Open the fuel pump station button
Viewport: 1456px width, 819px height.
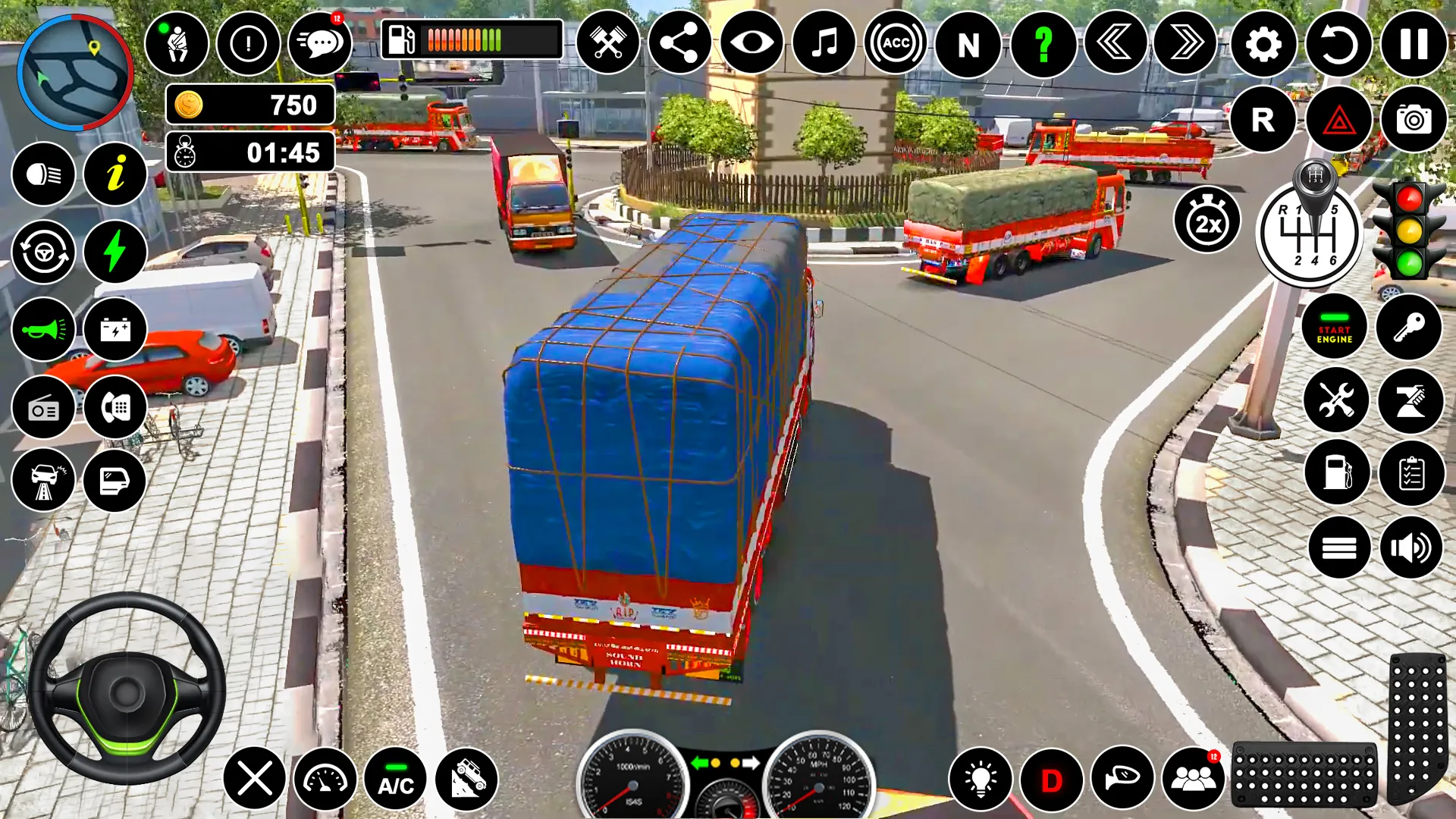coord(1336,472)
